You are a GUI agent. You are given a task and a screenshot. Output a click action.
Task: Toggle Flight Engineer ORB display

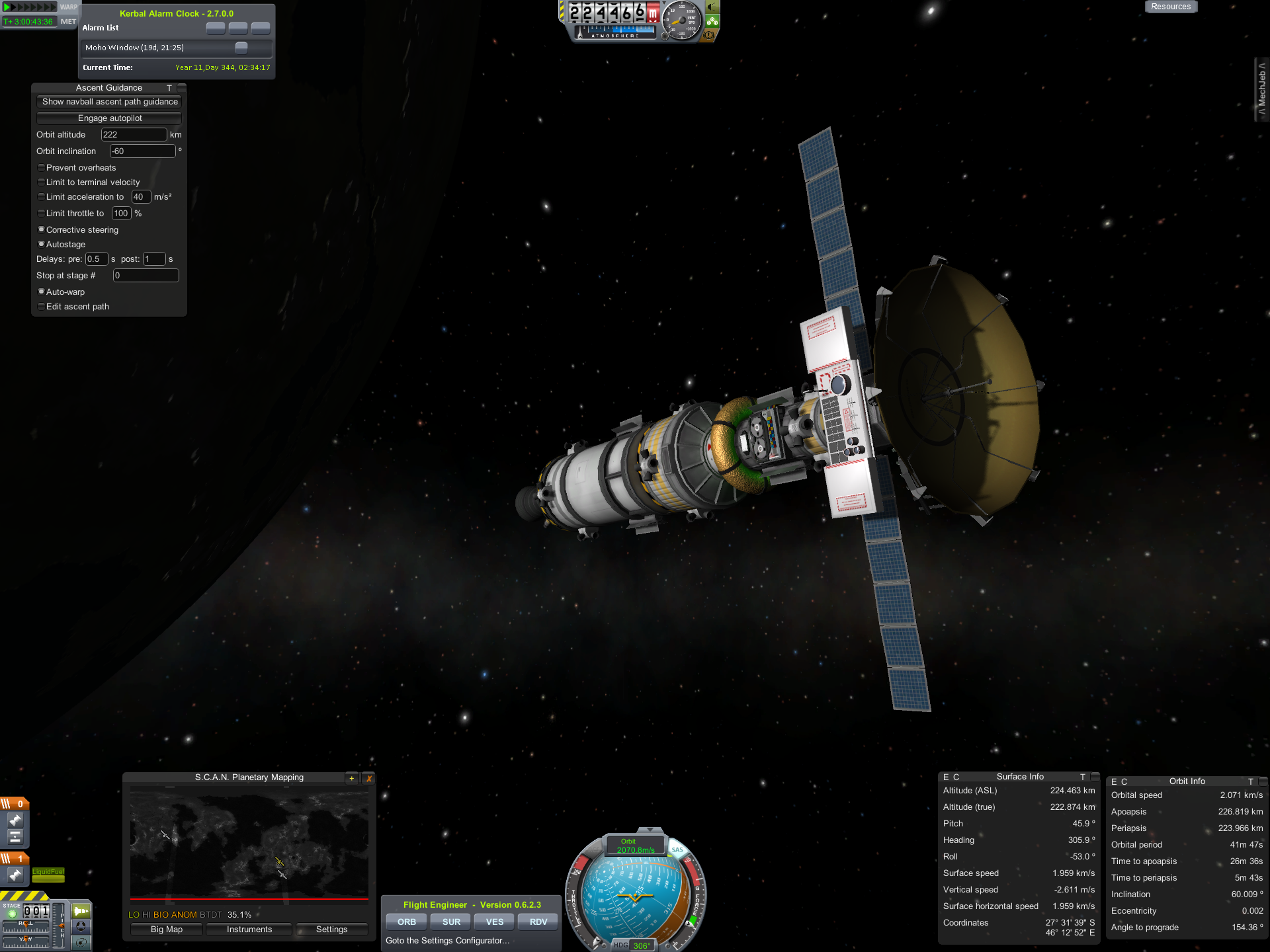[407, 922]
